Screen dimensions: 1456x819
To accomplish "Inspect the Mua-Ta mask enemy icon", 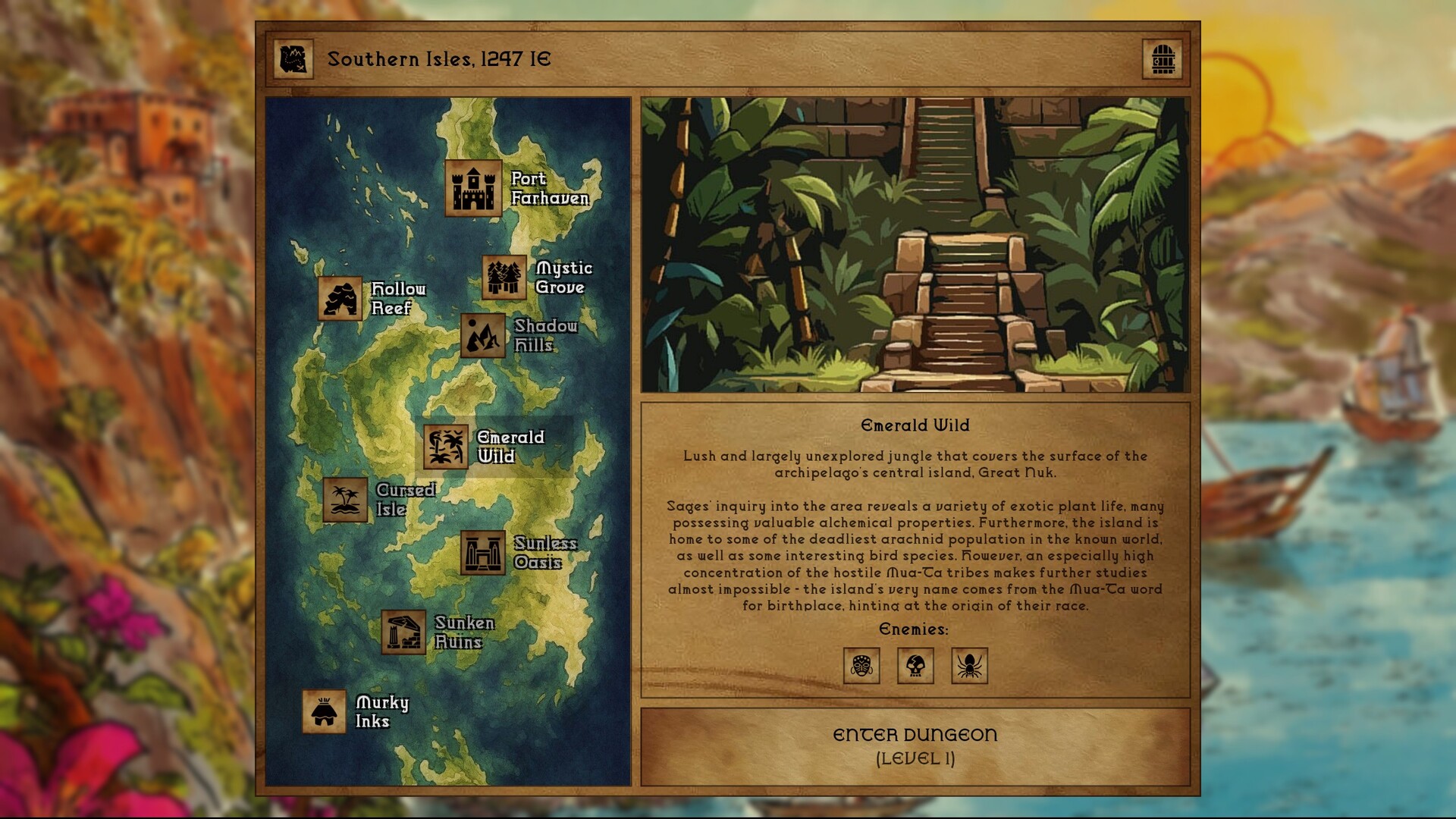I will click(862, 667).
